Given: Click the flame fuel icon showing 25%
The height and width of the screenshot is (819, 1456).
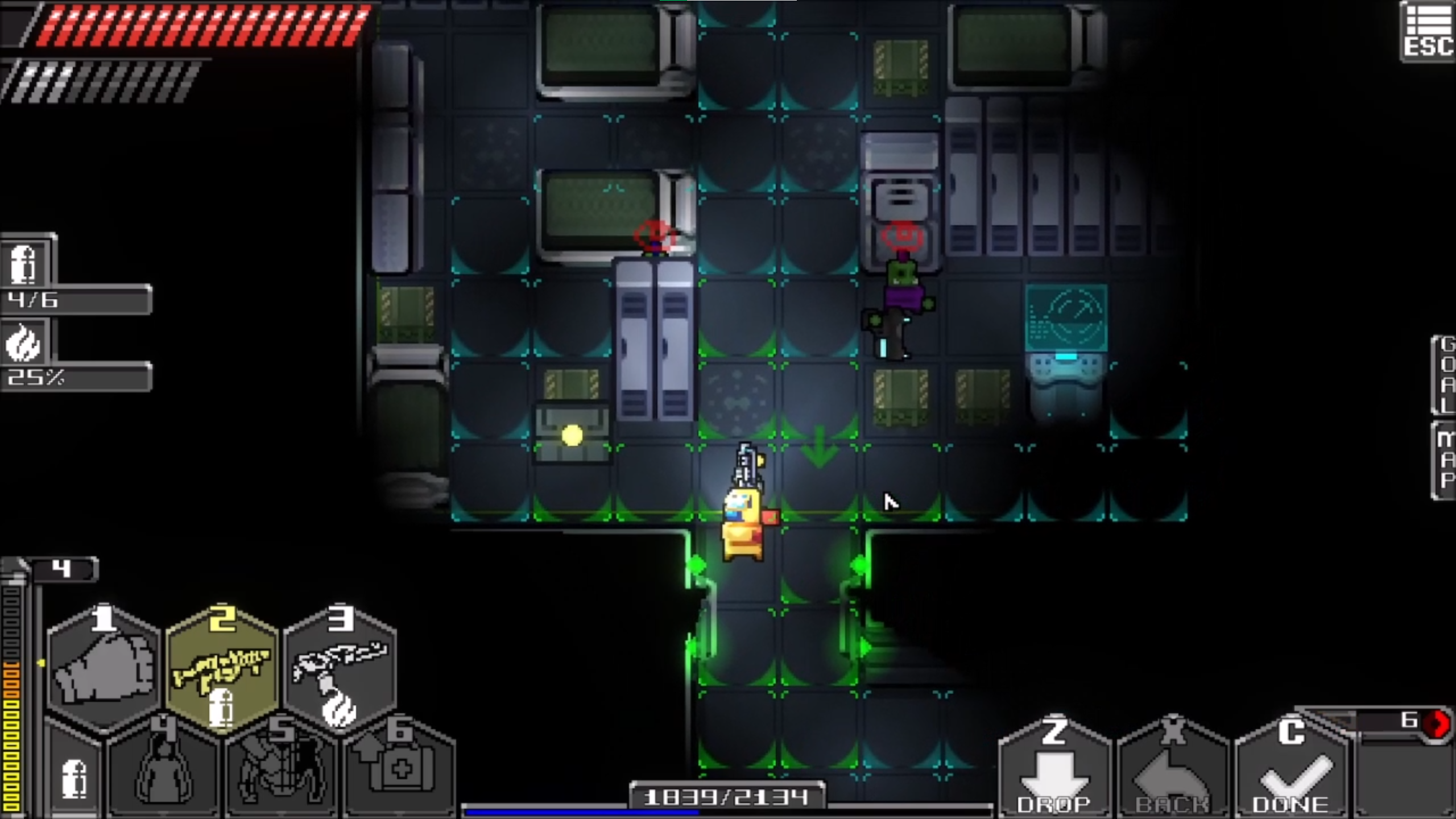Looking at the screenshot, I should click(x=22, y=347).
